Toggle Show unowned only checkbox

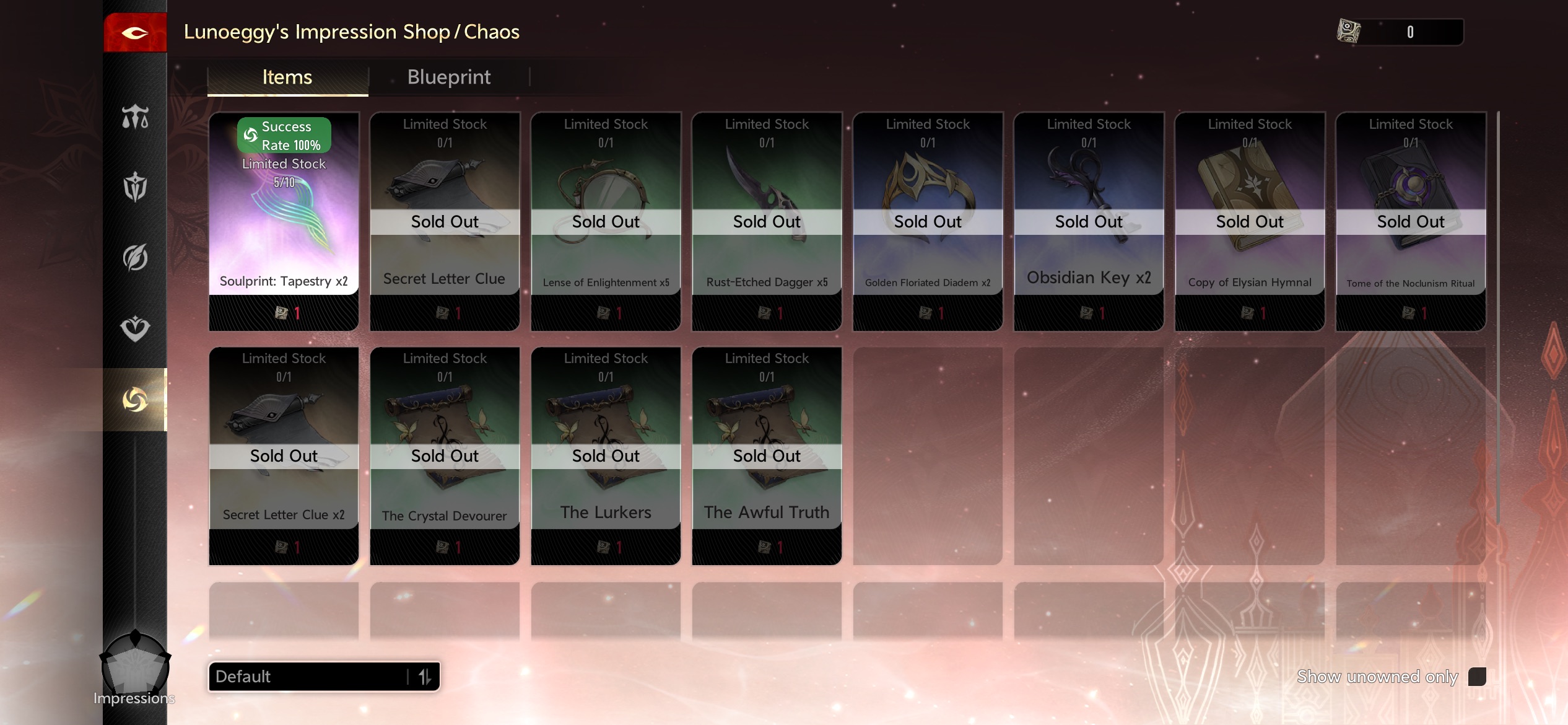tap(1477, 676)
